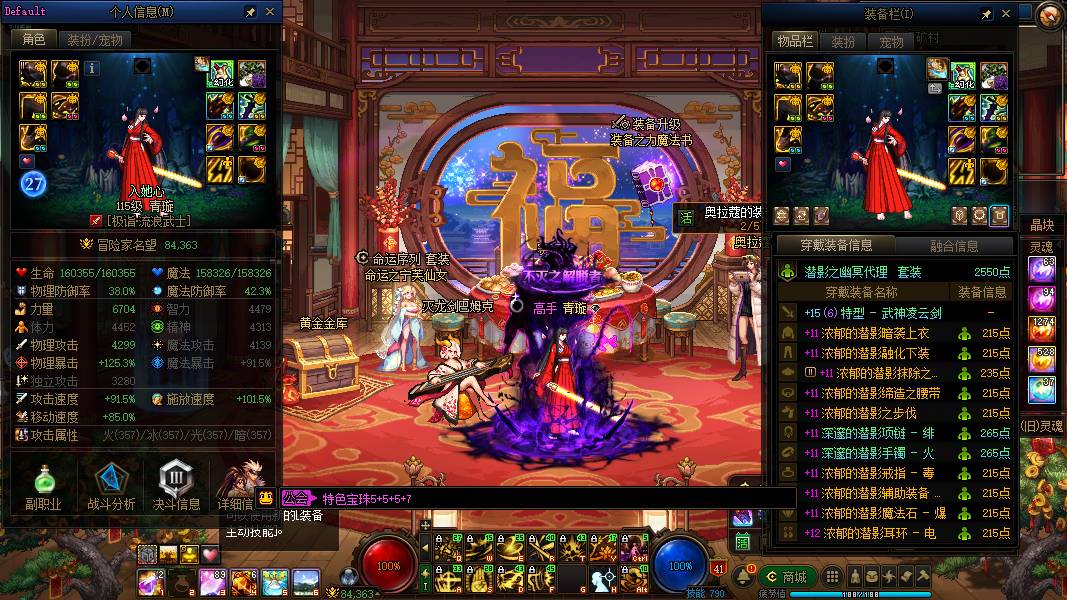
Task: Open the 商城 shop
Action: (786, 577)
